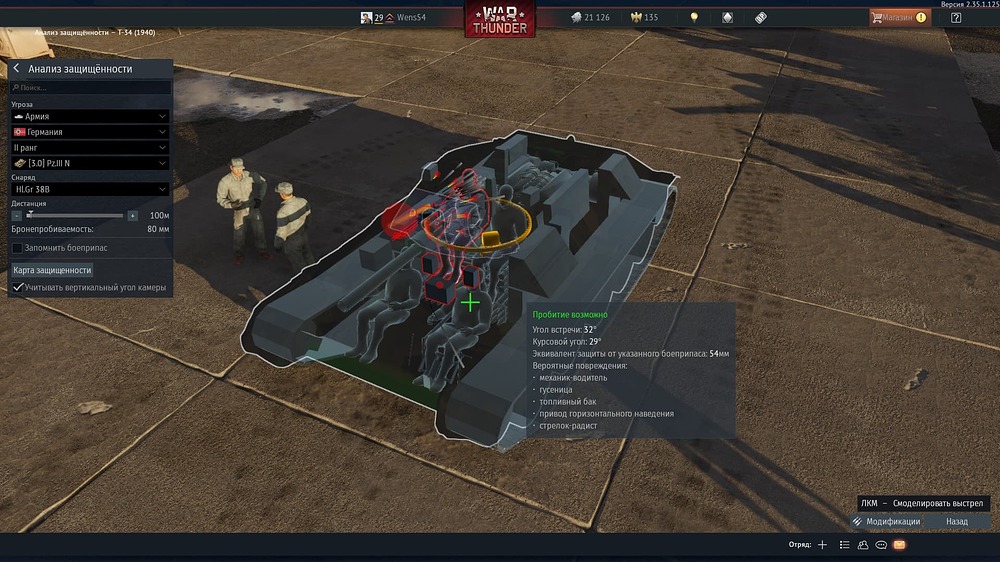Open the help question mark button

coord(956,17)
